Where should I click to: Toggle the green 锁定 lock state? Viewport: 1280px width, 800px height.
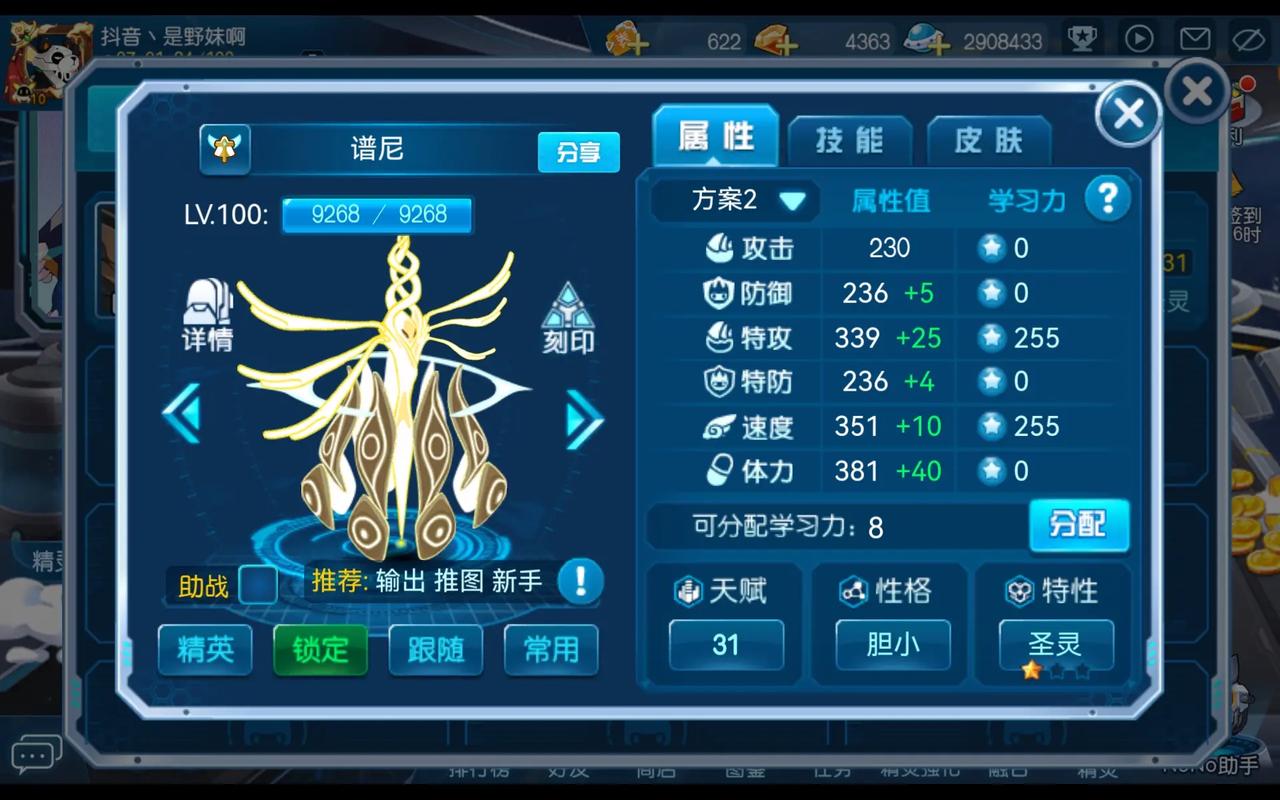(x=320, y=649)
